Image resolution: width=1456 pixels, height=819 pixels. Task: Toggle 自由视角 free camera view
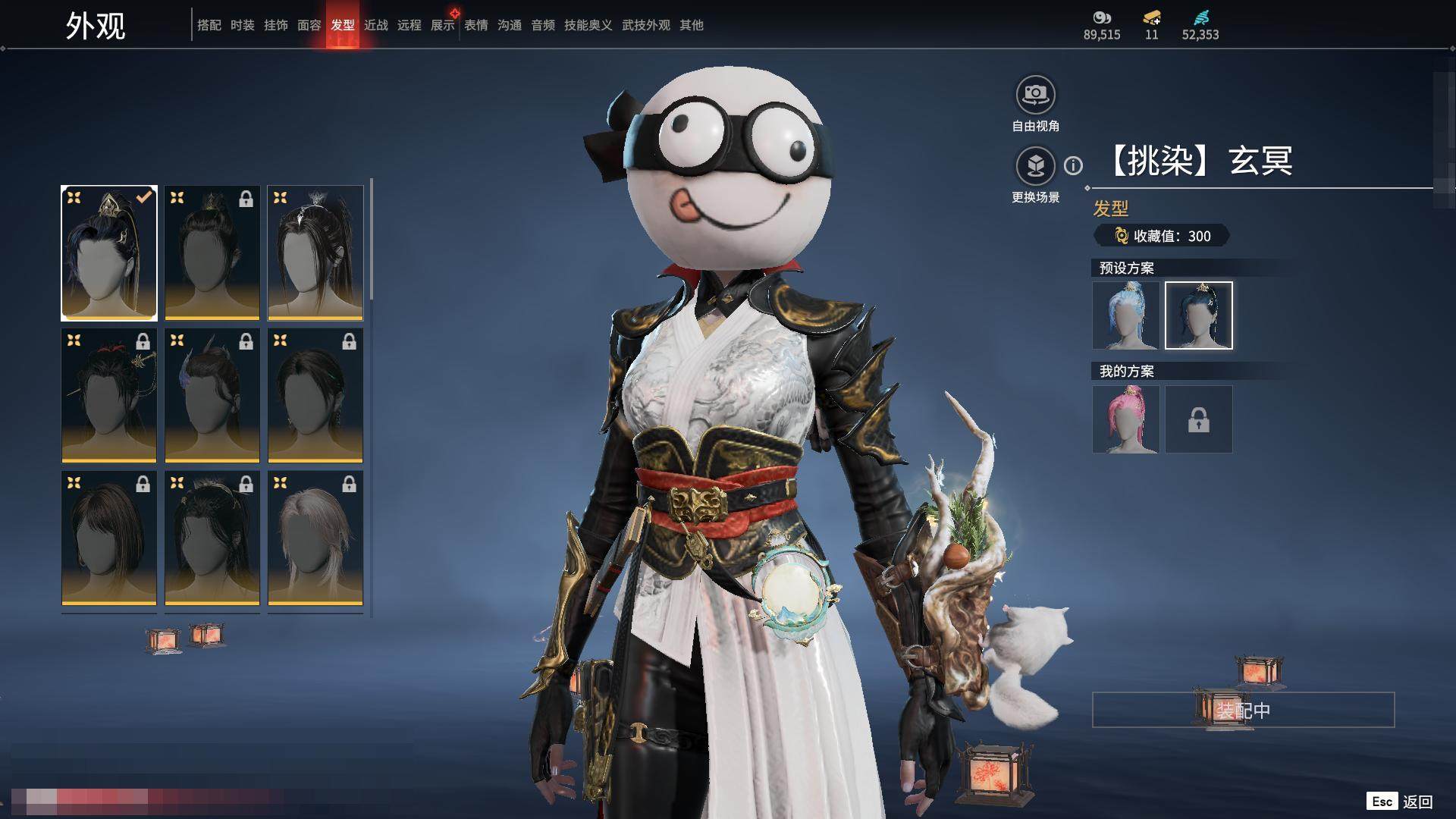[1035, 95]
